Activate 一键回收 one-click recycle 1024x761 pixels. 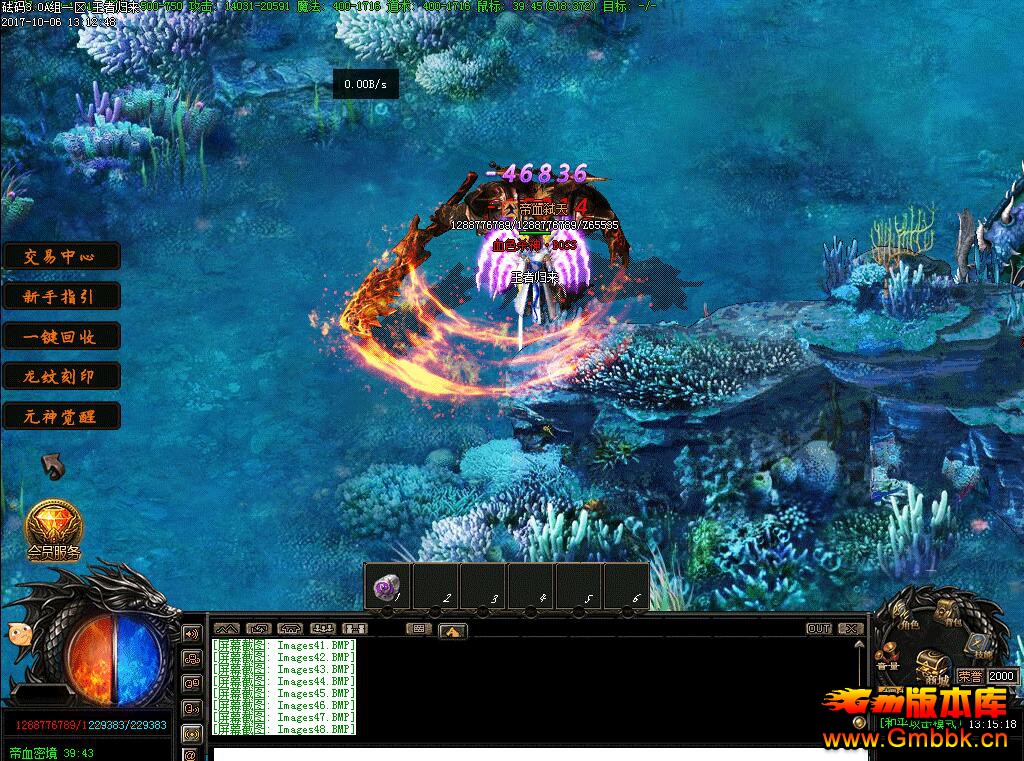(61, 336)
